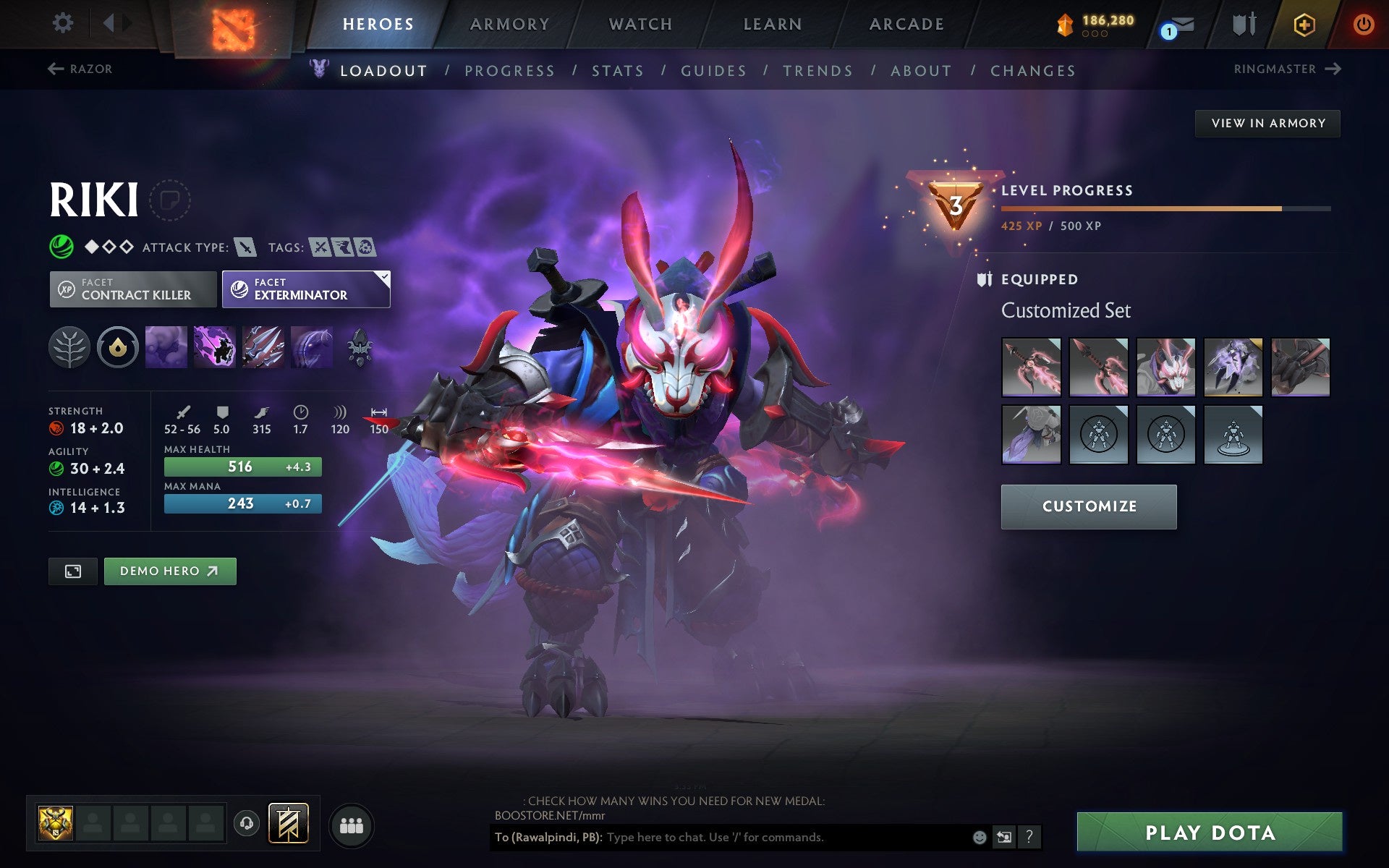This screenshot has width=1389, height=868.
Task: Switch to the ARMORY tab
Action: (509, 23)
